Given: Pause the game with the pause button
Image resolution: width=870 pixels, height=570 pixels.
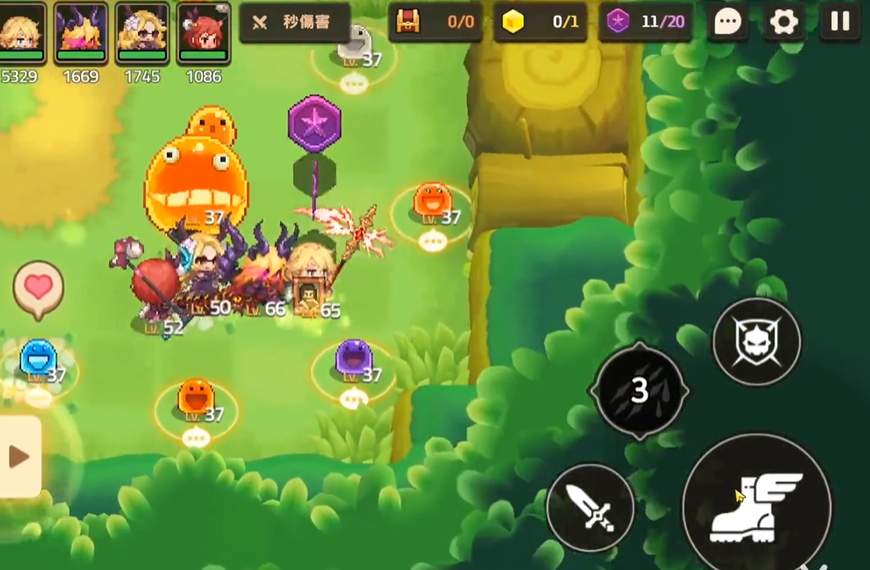Looking at the screenshot, I should (840, 21).
